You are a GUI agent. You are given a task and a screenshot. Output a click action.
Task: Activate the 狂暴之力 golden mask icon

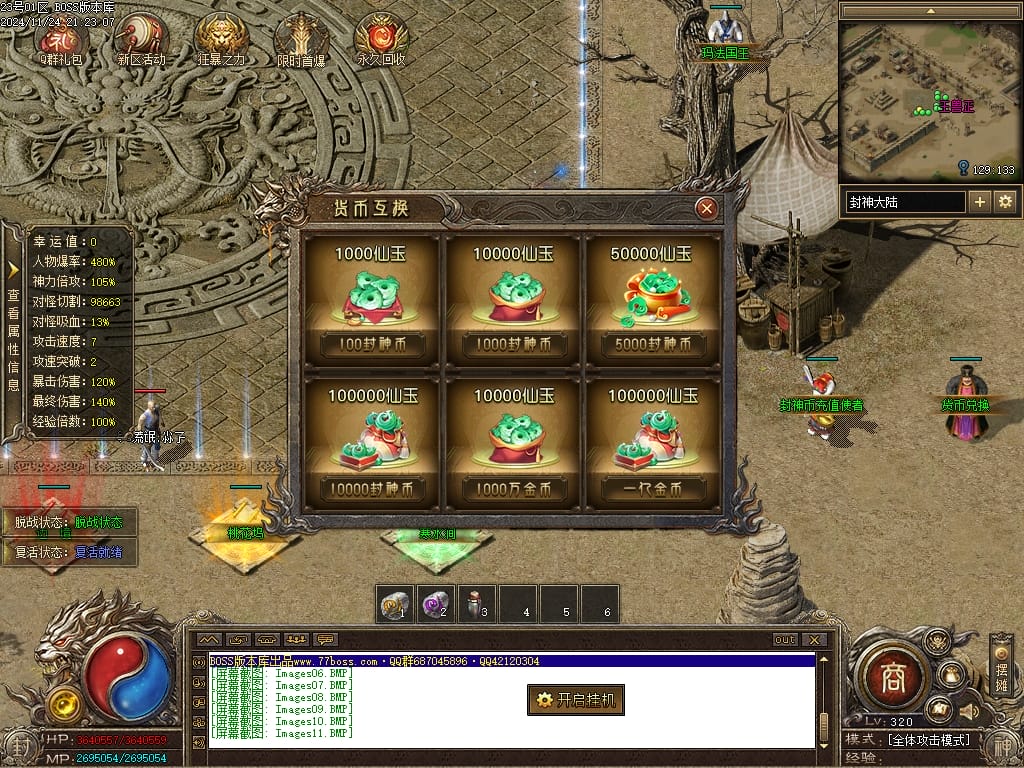pos(221,38)
